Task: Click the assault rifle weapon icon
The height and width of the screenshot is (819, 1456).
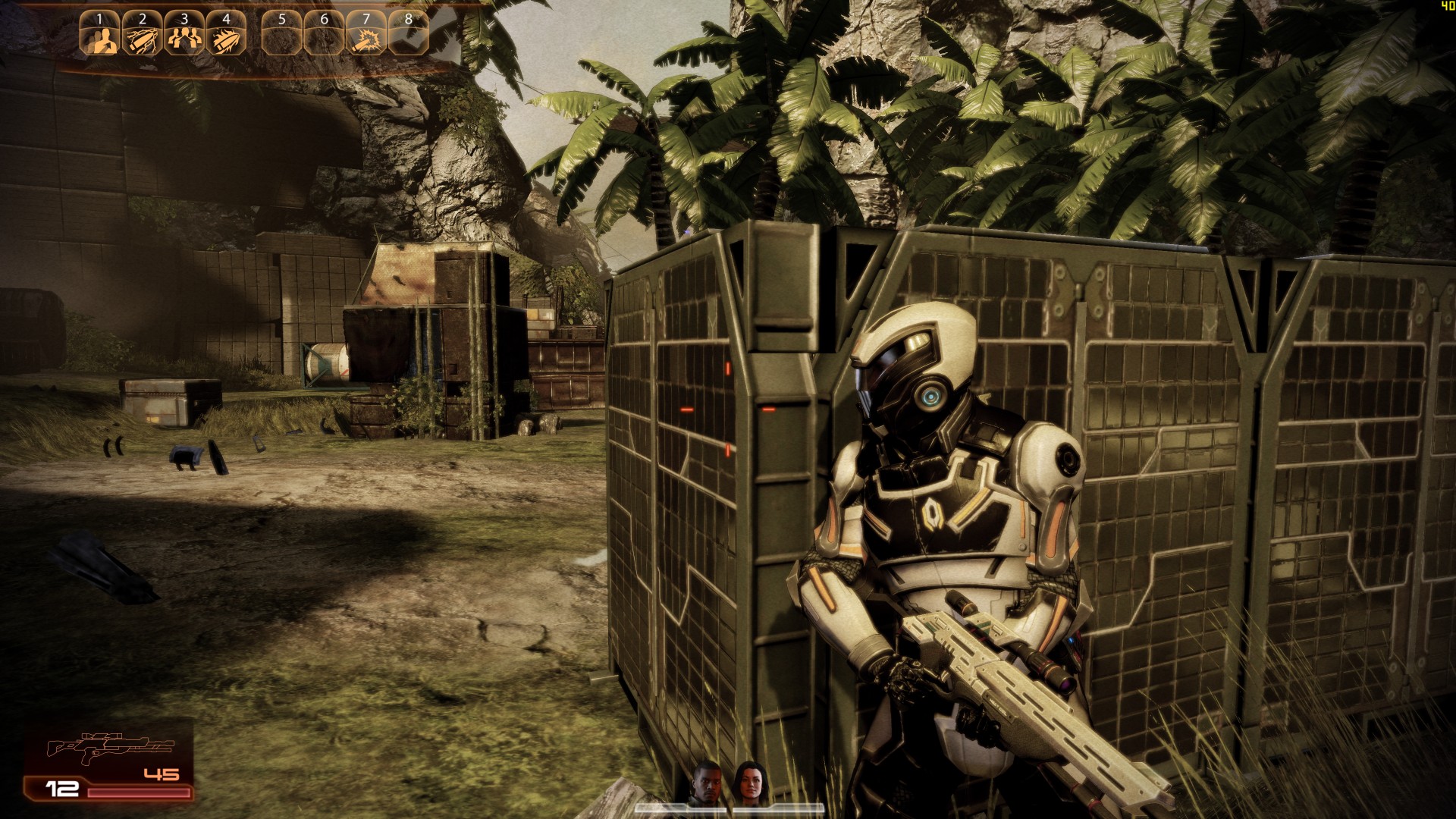Action: click(x=110, y=747)
